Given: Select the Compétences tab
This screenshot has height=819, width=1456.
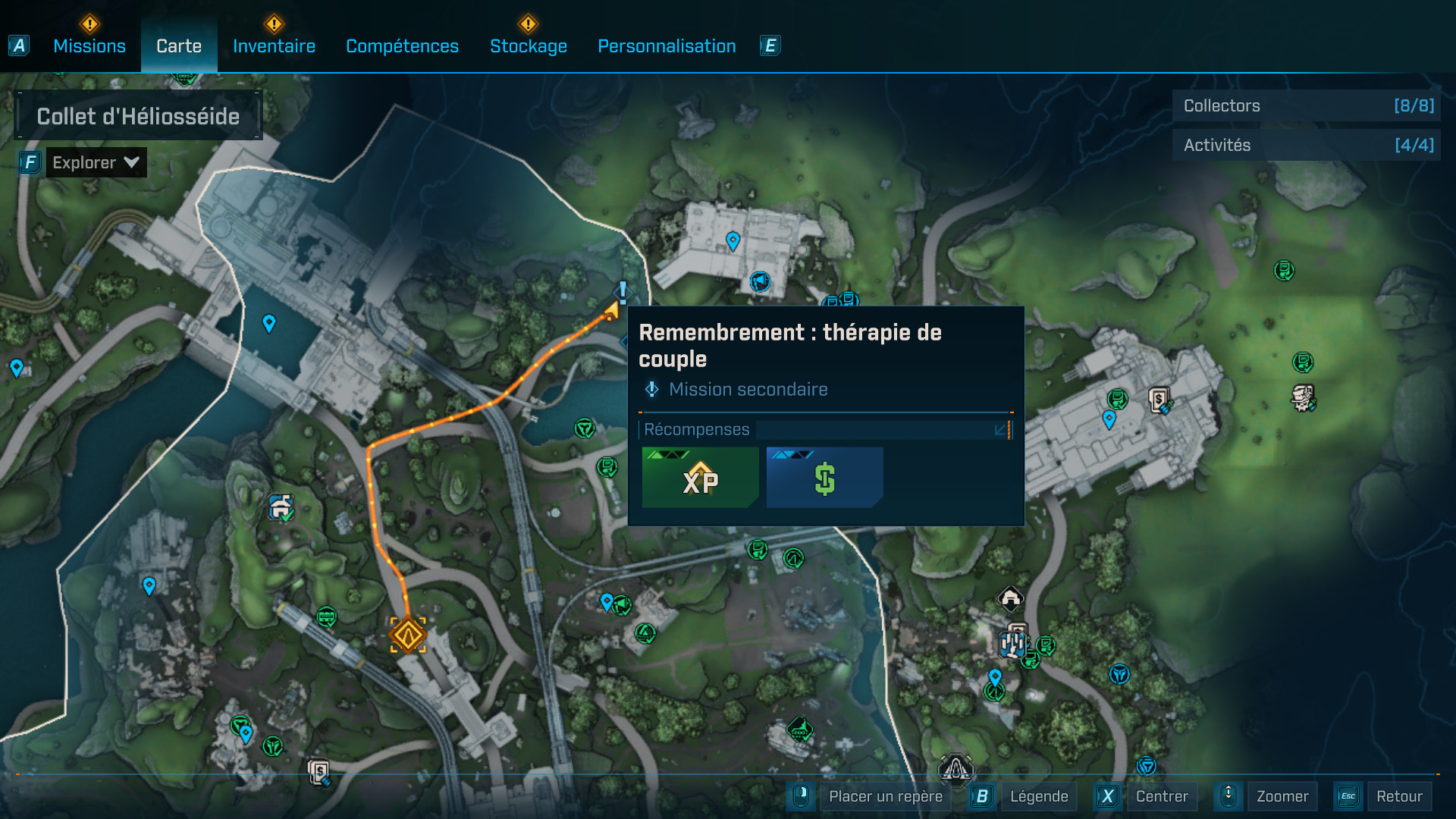Looking at the screenshot, I should [x=402, y=46].
